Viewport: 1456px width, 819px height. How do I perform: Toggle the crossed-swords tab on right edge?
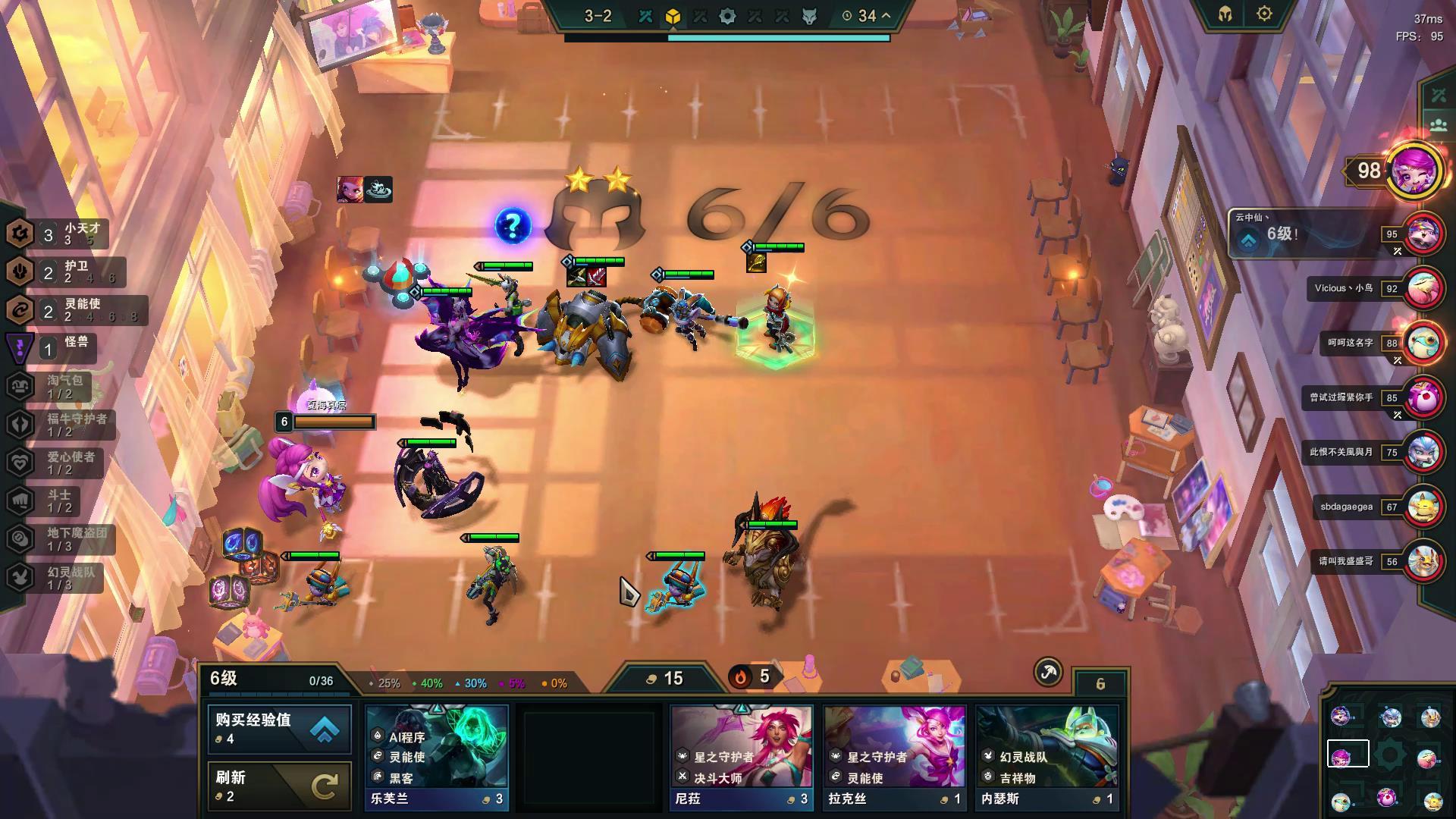point(1439,95)
